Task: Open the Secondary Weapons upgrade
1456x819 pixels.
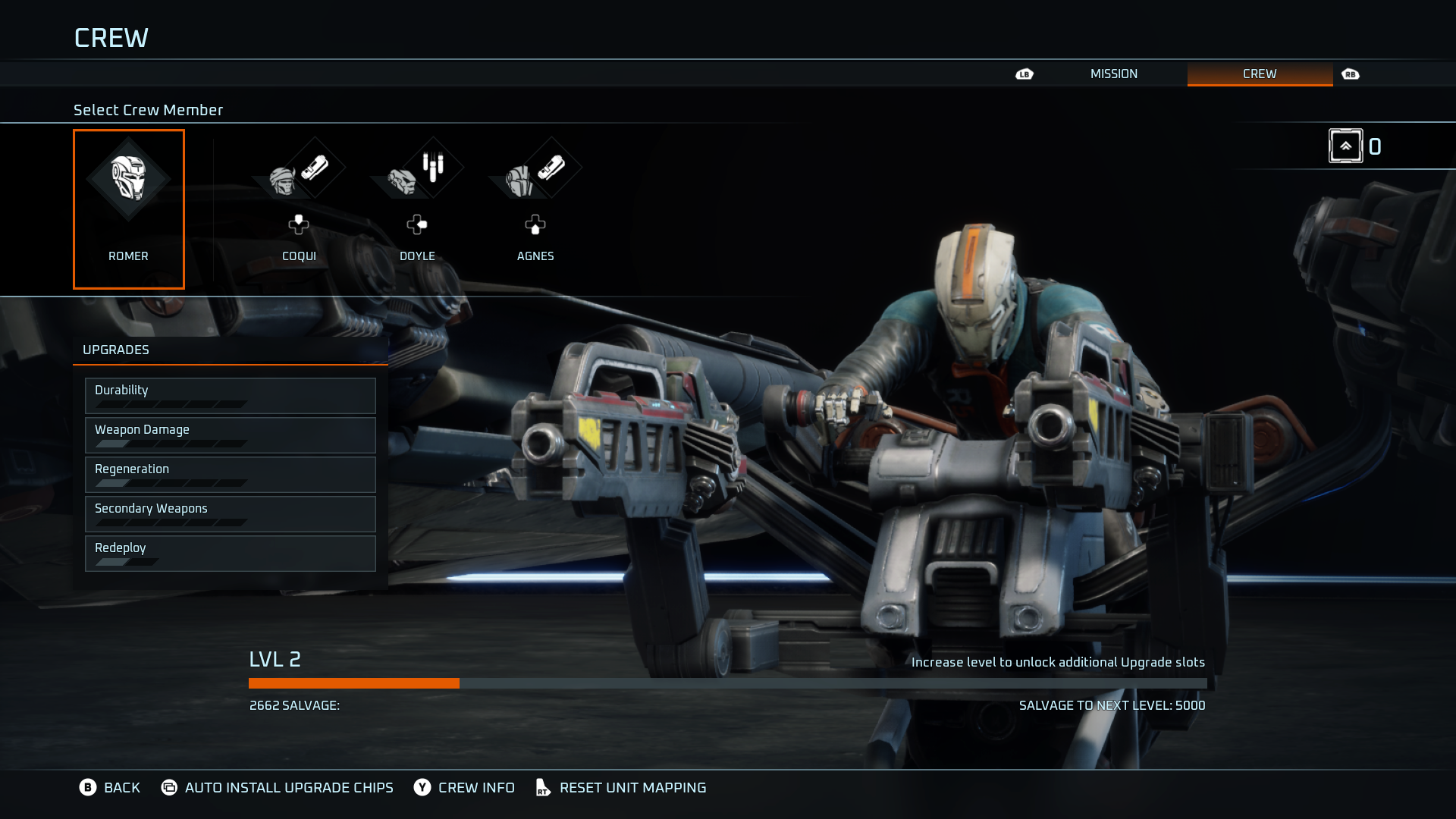Action: pyautogui.click(x=230, y=514)
